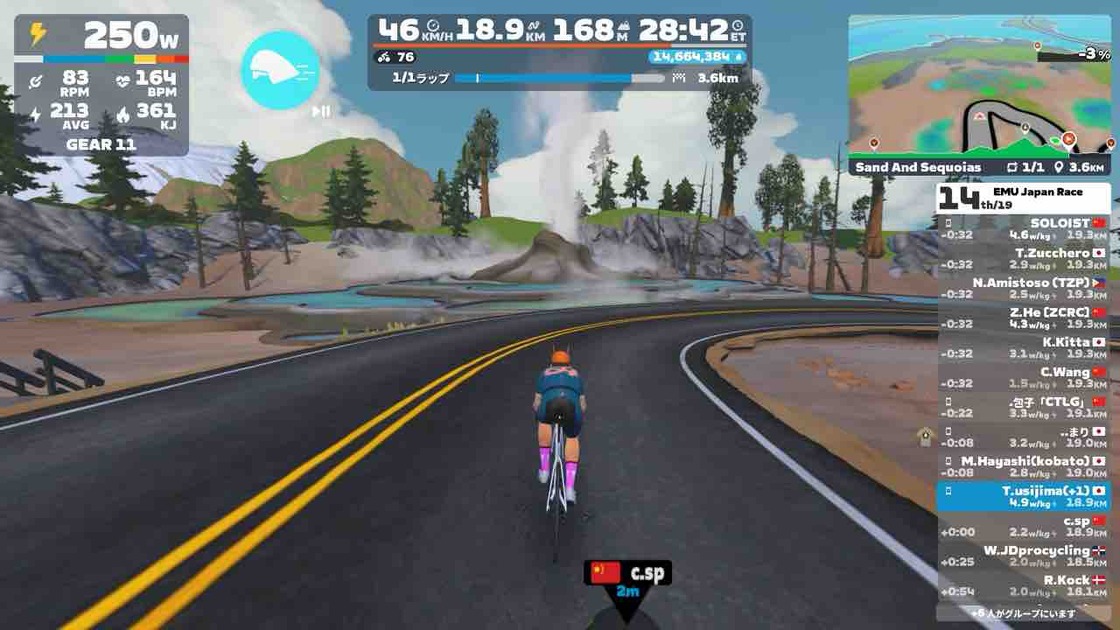Choose M.Hayashi(kobato) rider row
Image resolution: width=1120 pixels, height=630 pixels.
pyautogui.click(x=1023, y=467)
